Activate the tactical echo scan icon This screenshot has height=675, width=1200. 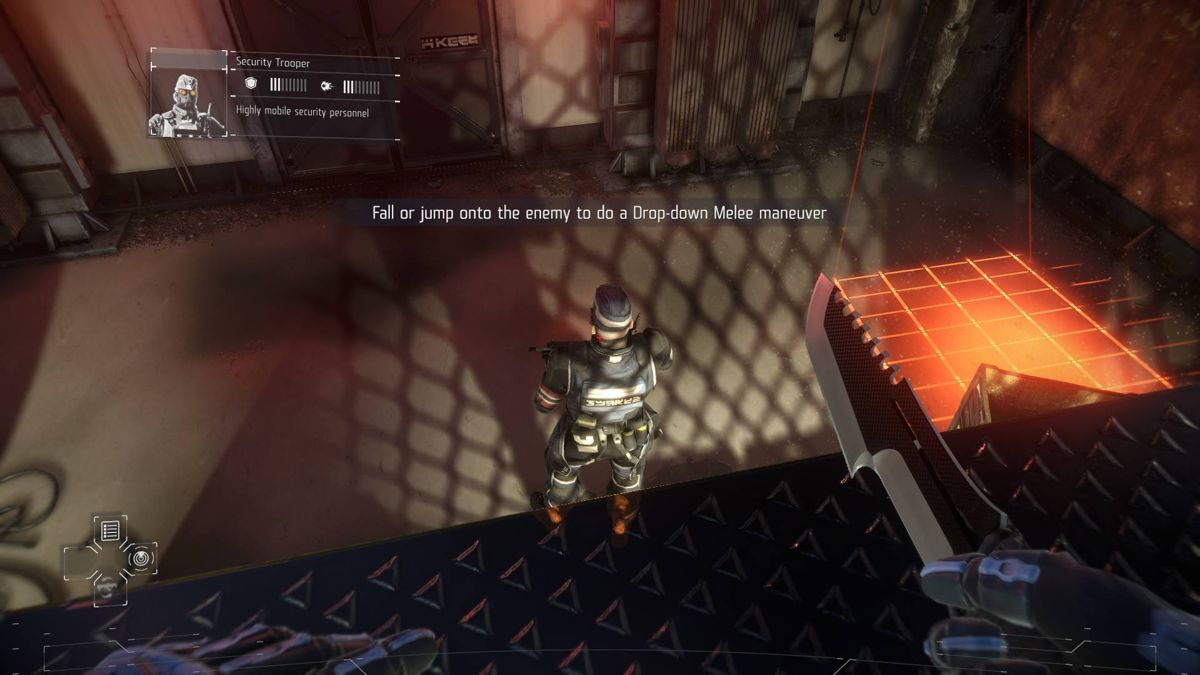click(139, 558)
